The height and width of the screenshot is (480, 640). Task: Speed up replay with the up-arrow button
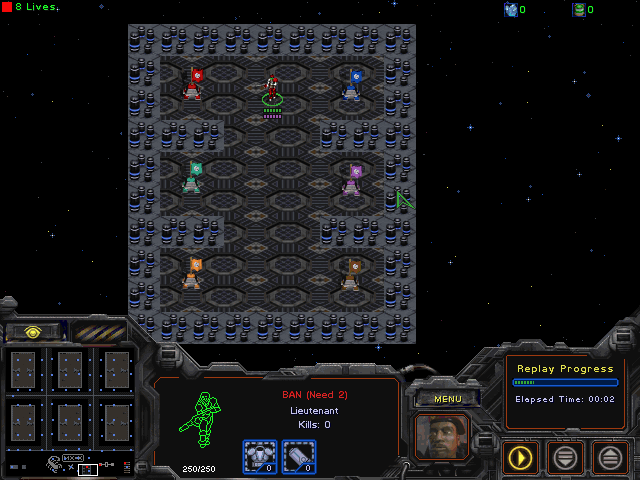pos(610,458)
